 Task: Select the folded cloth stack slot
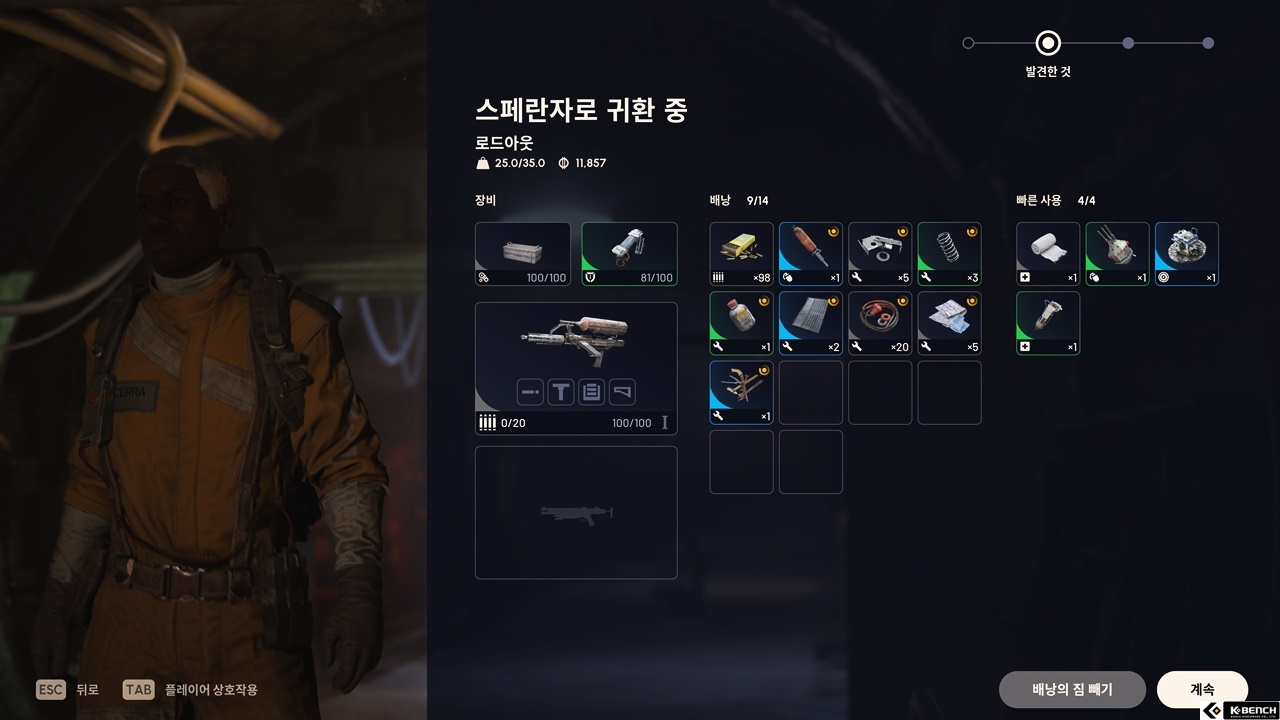(x=950, y=323)
